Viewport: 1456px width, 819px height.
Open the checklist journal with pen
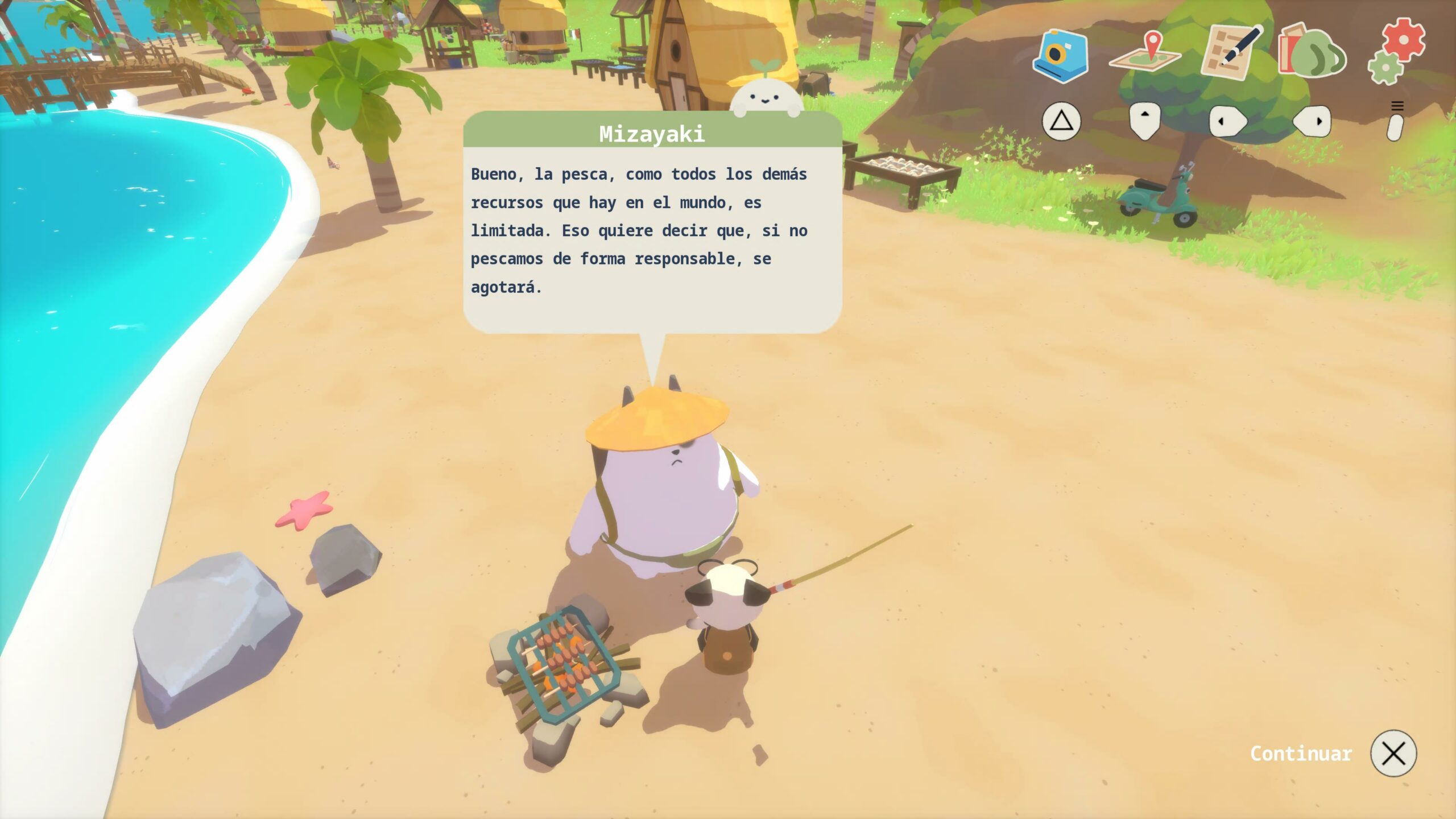[1230, 53]
